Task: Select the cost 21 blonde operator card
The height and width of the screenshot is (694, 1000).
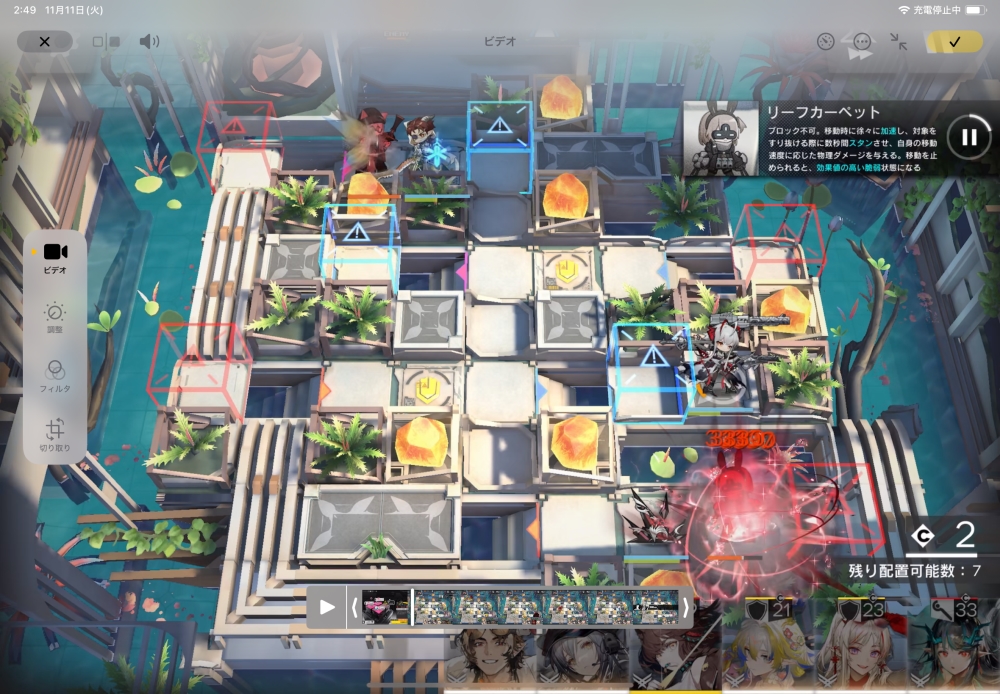Action: pyautogui.click(x=767, y=650)
